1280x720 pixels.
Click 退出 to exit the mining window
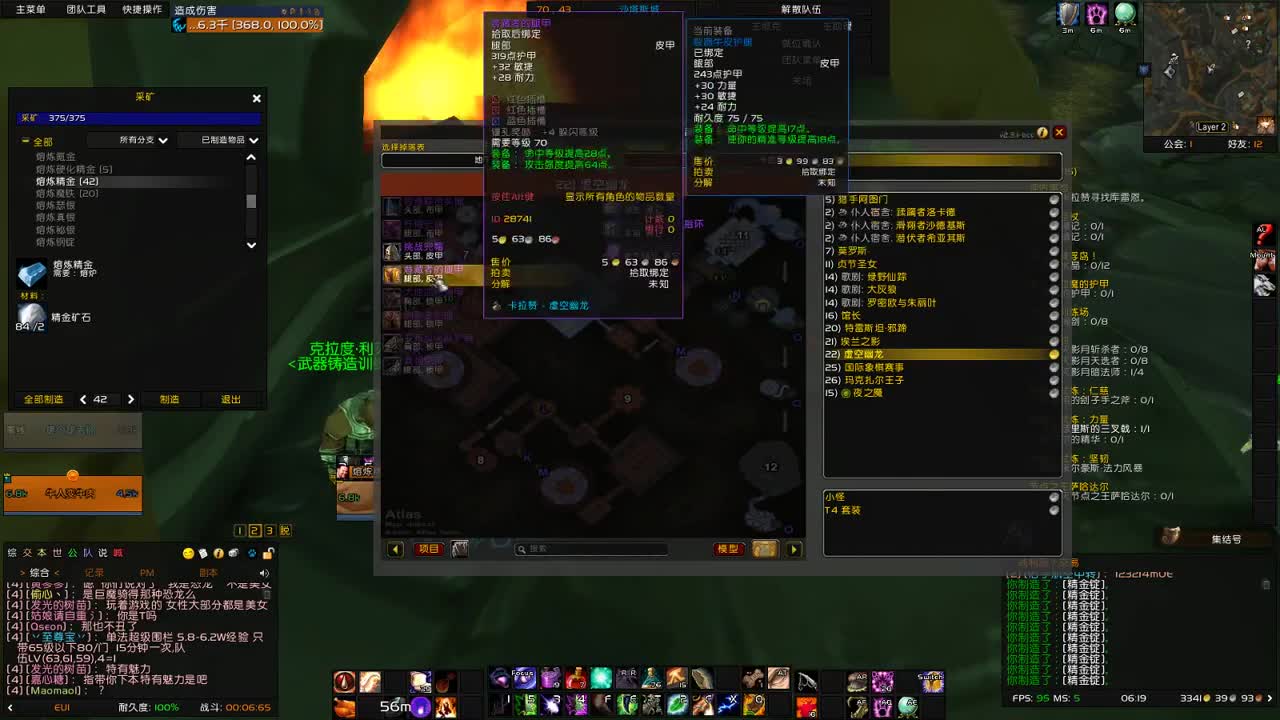pos(232,398)
